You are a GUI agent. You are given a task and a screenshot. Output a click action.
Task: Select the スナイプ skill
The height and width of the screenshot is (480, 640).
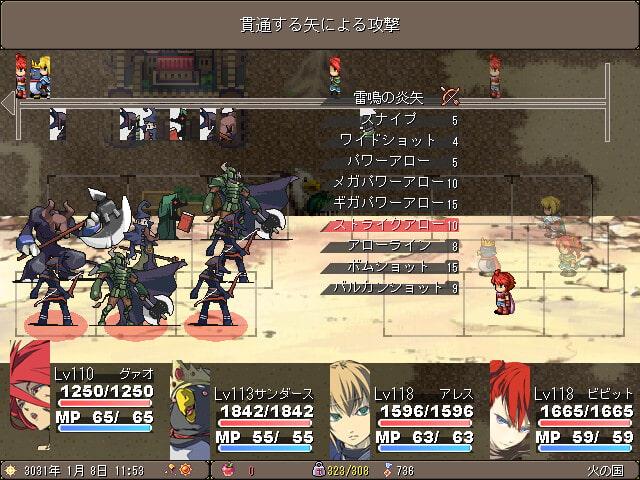pyautogui.click(x=390, y=120)
